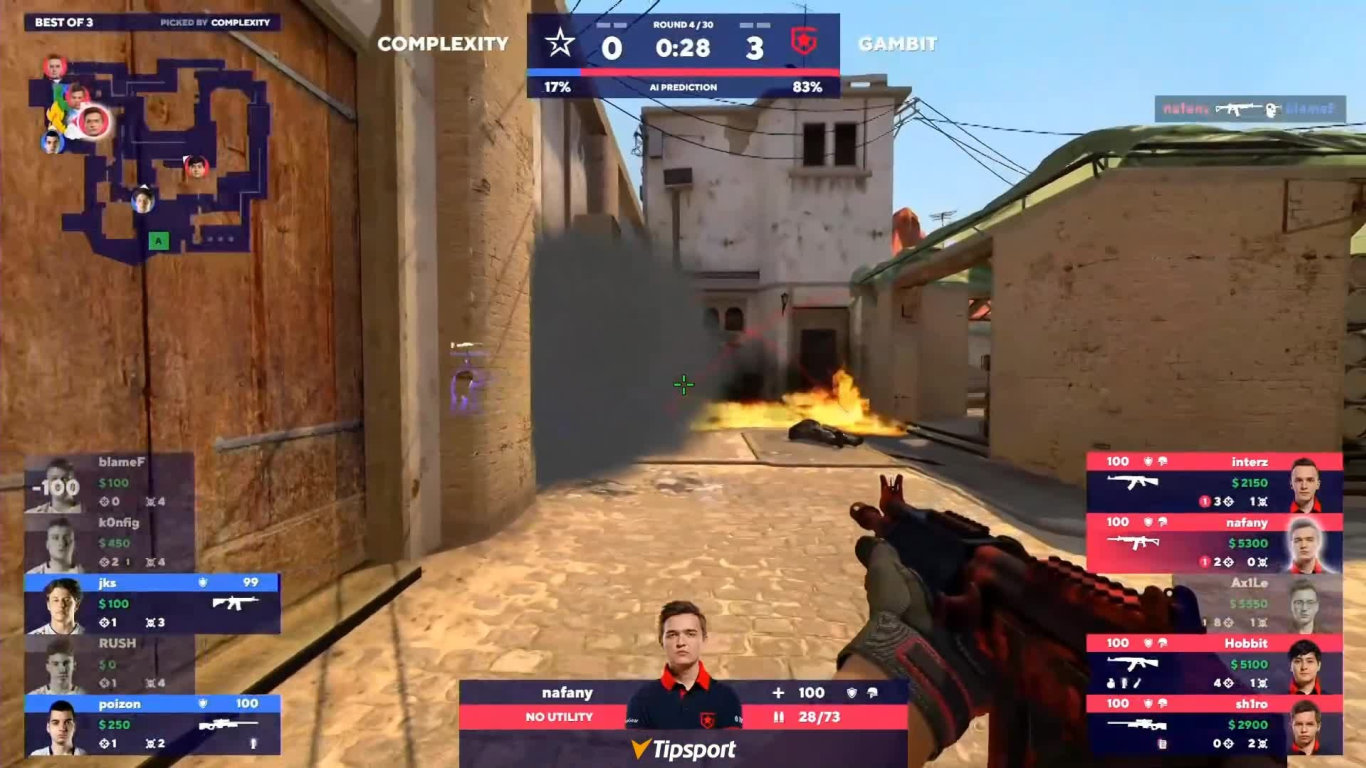1366x768 pixels.
Task: Select the AK-47 icon on interz's panel
Action: click(1132, 482)
